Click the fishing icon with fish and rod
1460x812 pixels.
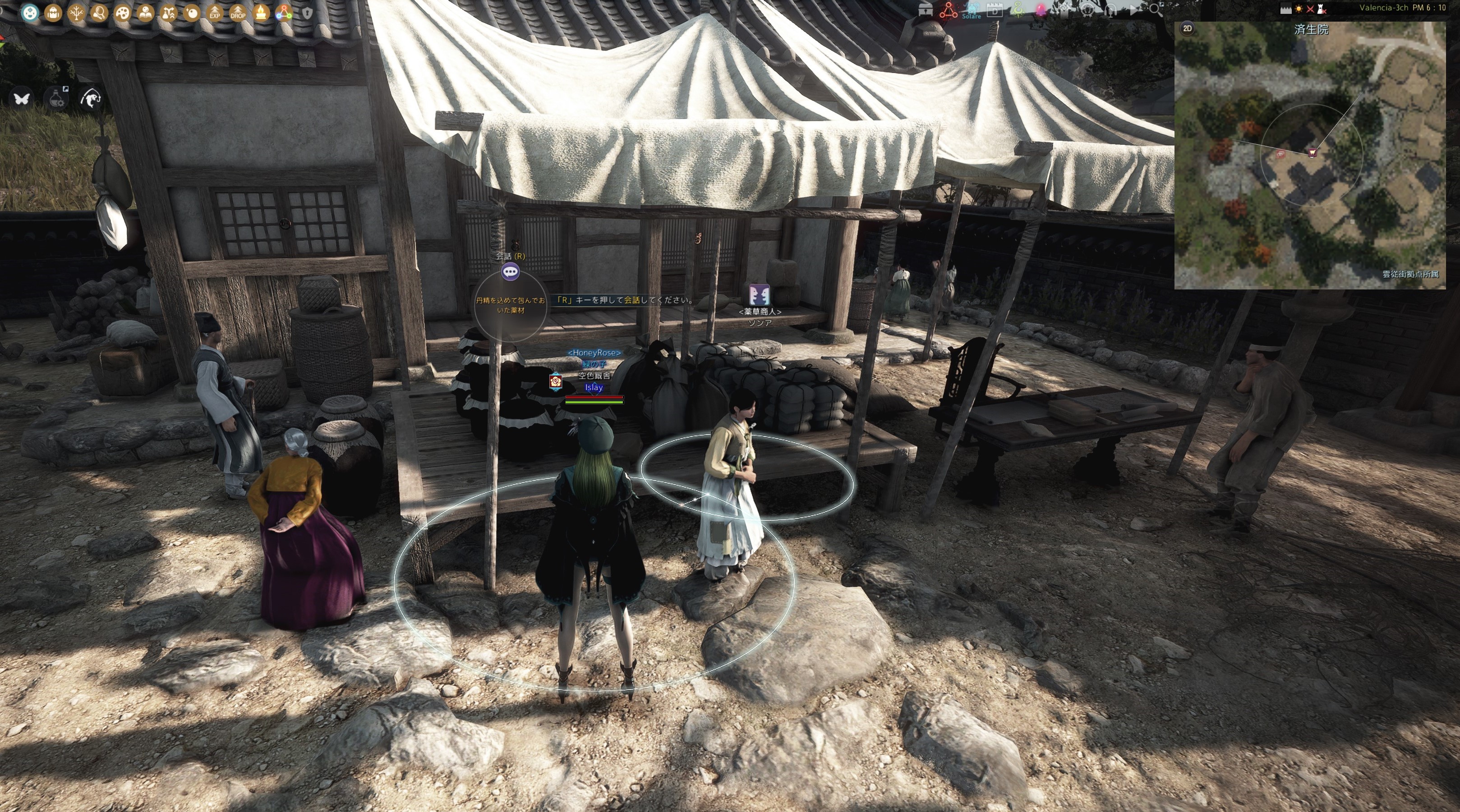point(91,99)
